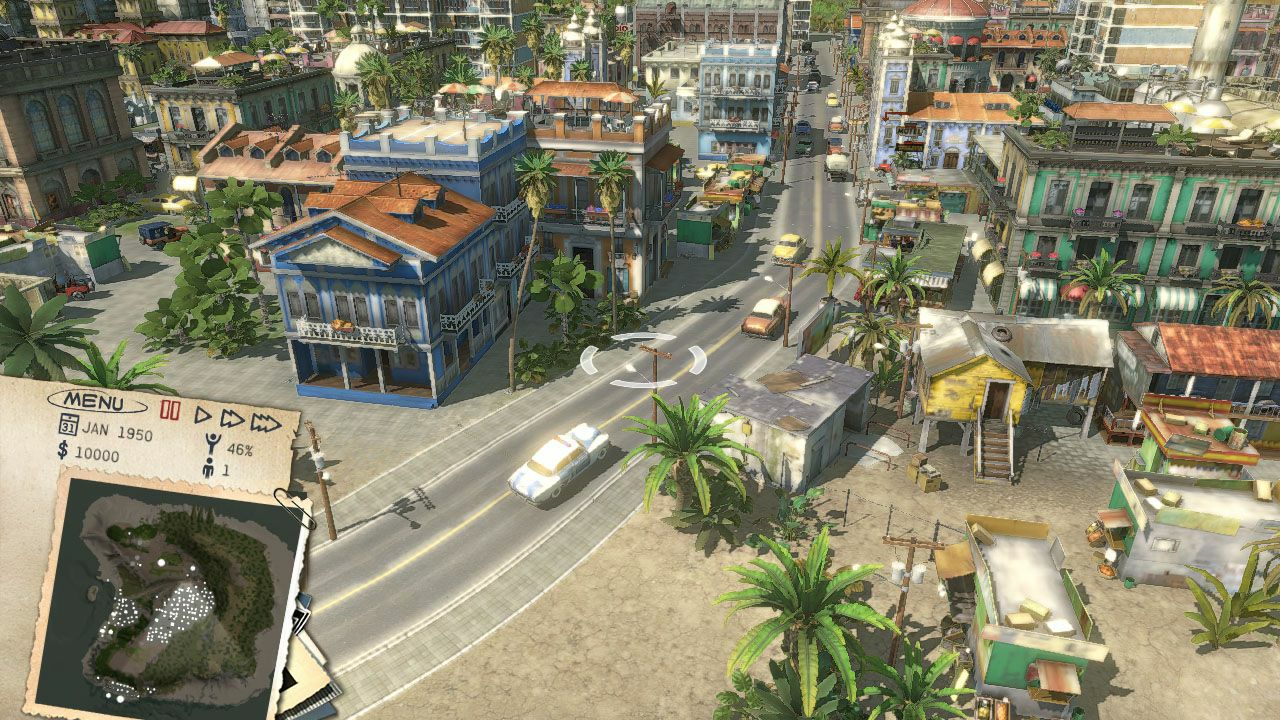Click the calendar icon beside JAN 1950

(x=68, y=425)
